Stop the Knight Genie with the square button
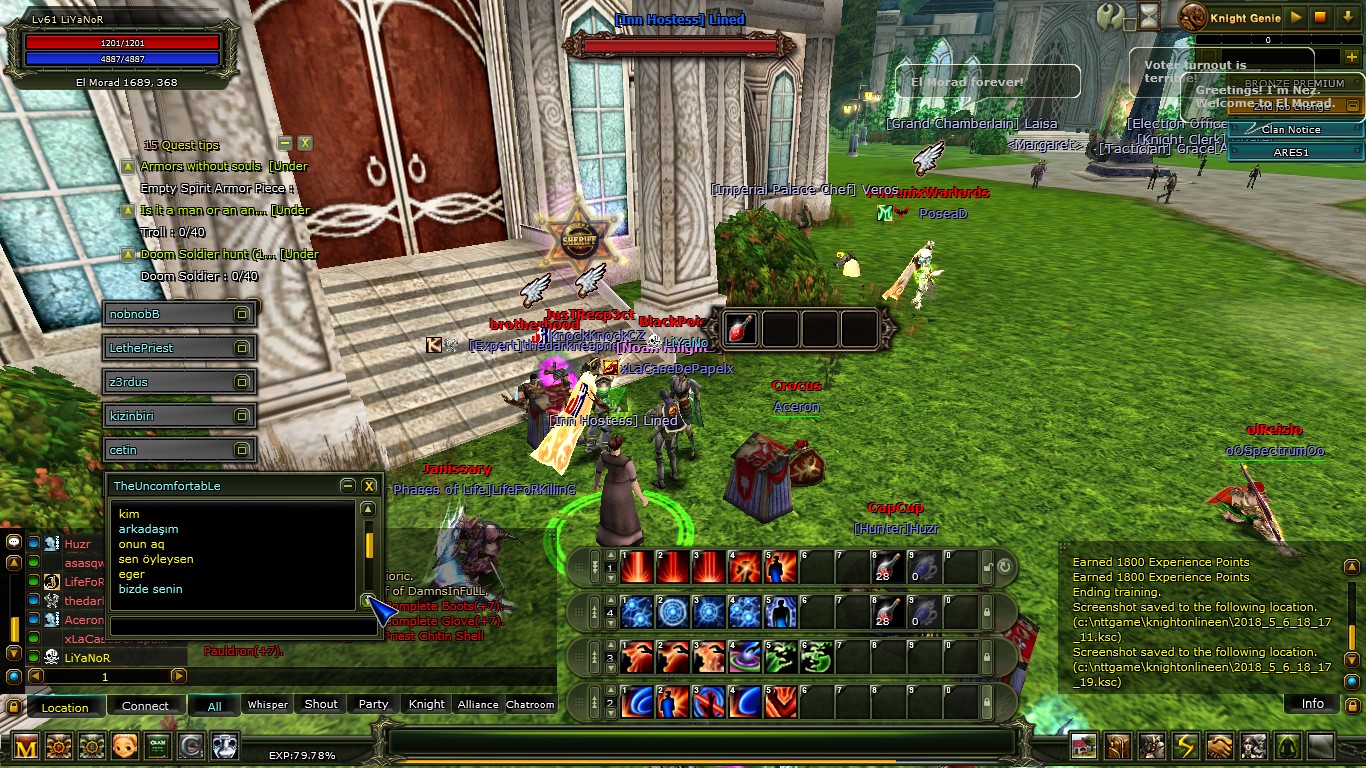The height and width of the screenshot is (768, 1366). coord(1320,17)
